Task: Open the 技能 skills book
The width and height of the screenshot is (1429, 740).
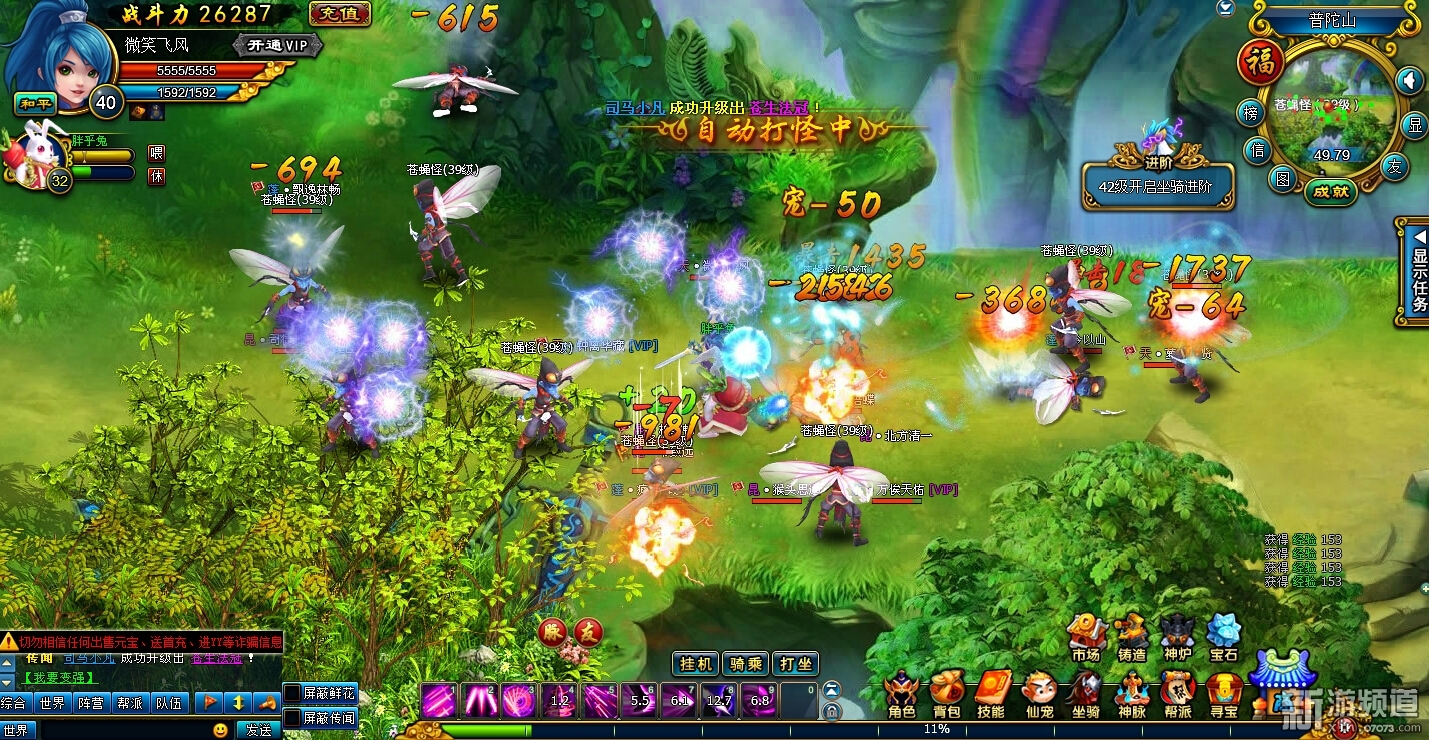Action: 991,692
